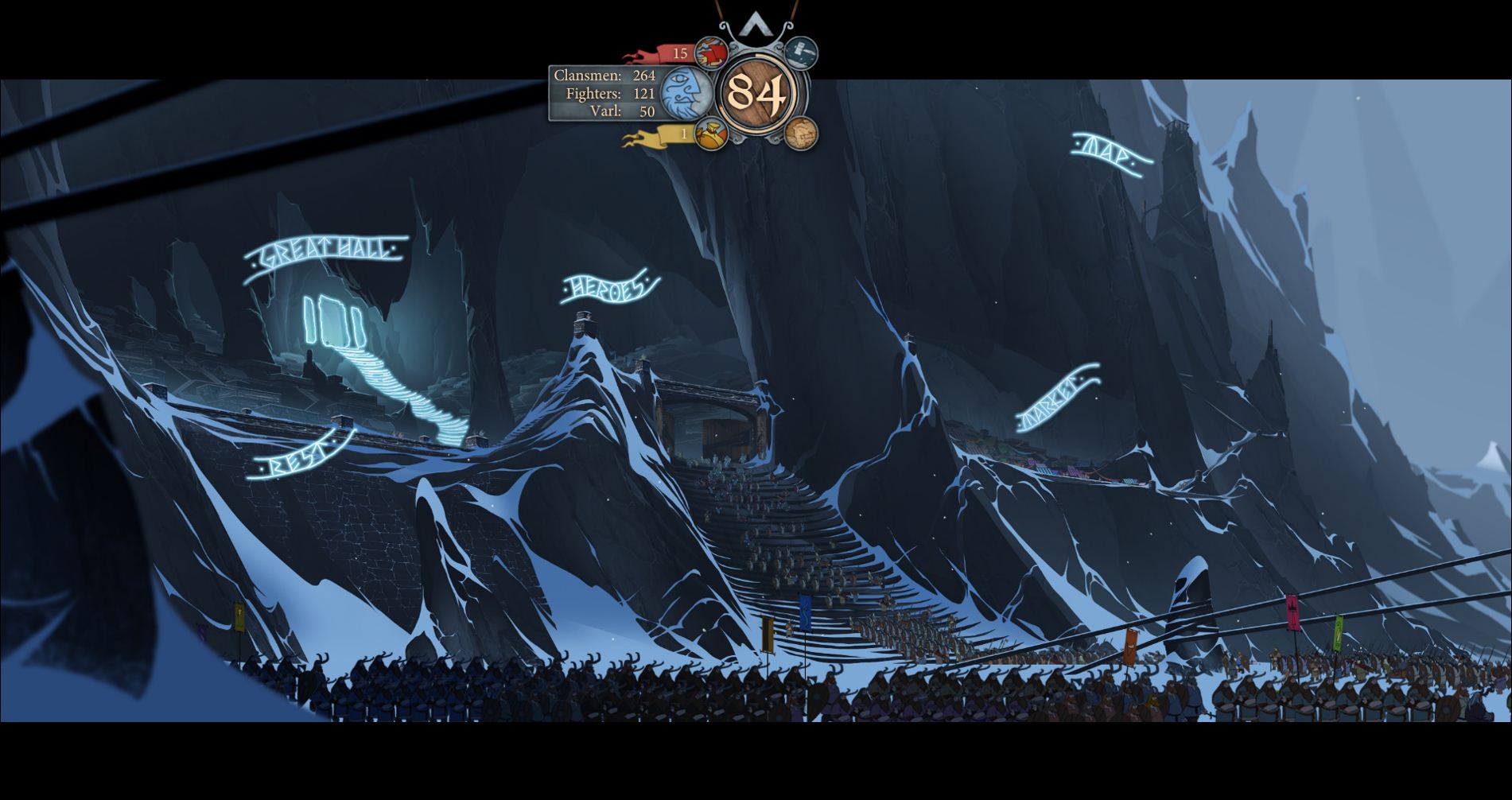Click the red banner renown icon

(x=711, y=53)
